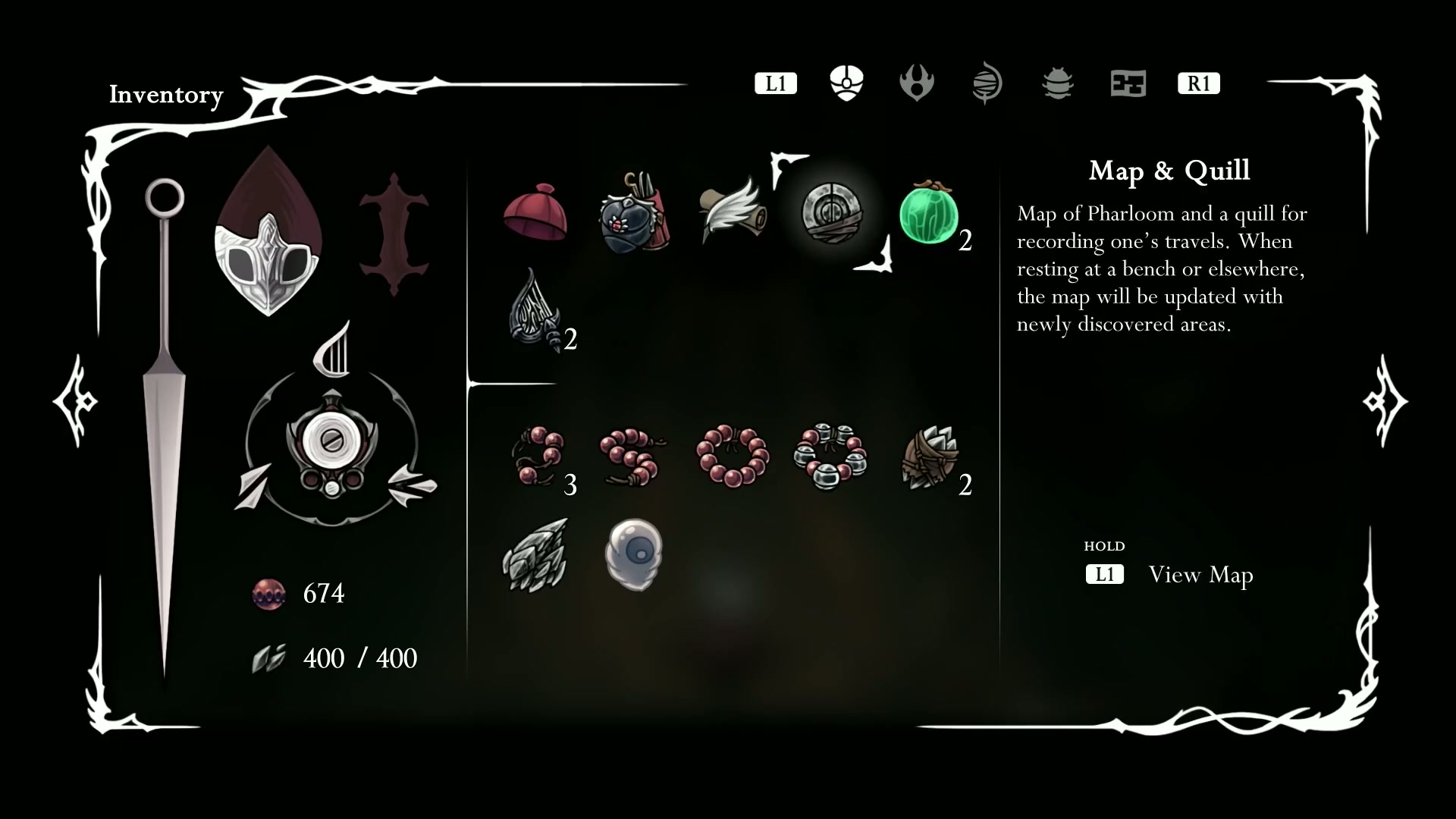The width and height of the screenshot is (1456, 819).
Task: Select the red cap item
Action: 535,213
